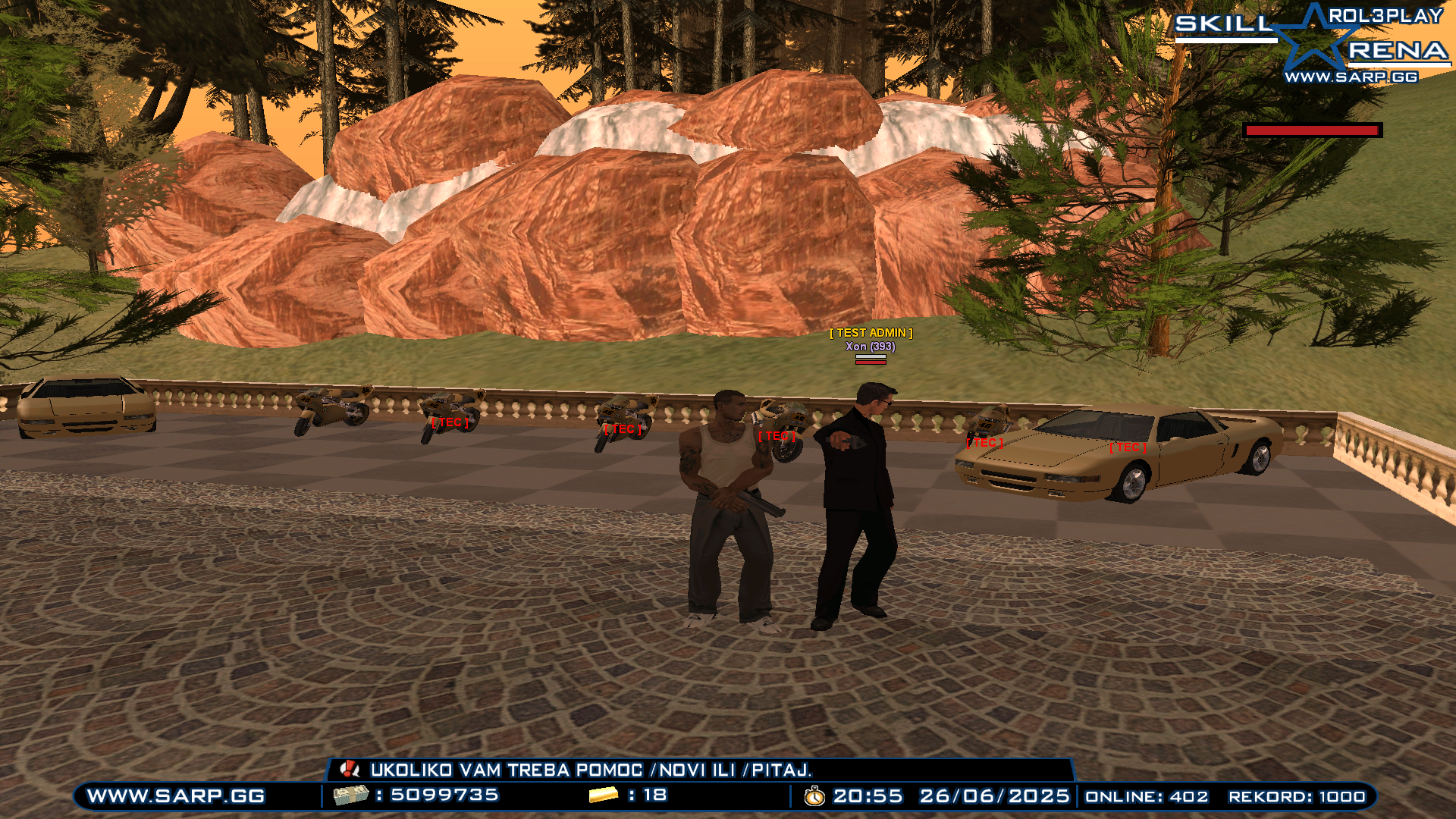Click the ROL3PLAY text in the top-right logo
This screenshot has width=1456, height=819.
click(1385, 16)
